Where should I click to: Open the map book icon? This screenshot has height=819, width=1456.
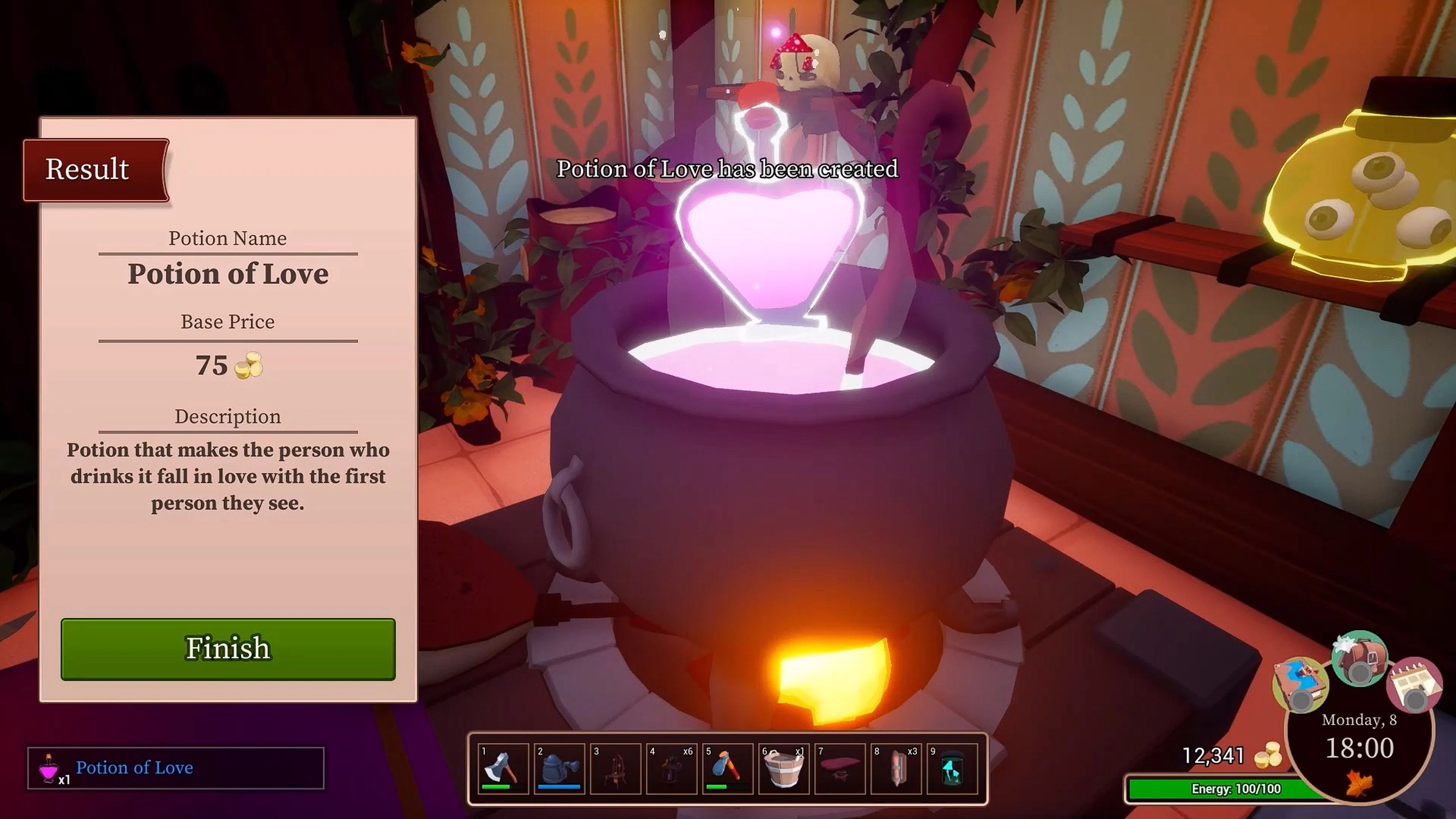895,769
